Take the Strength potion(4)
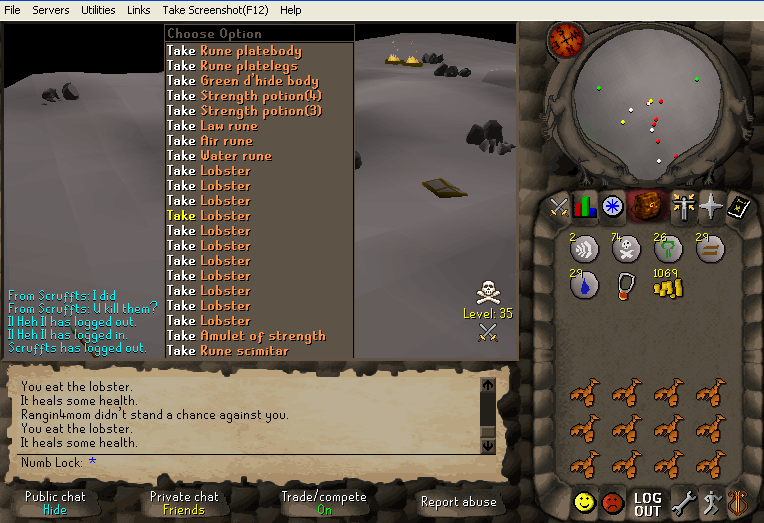The height and width of the screenshot is (523, 764). click(261, 96)
